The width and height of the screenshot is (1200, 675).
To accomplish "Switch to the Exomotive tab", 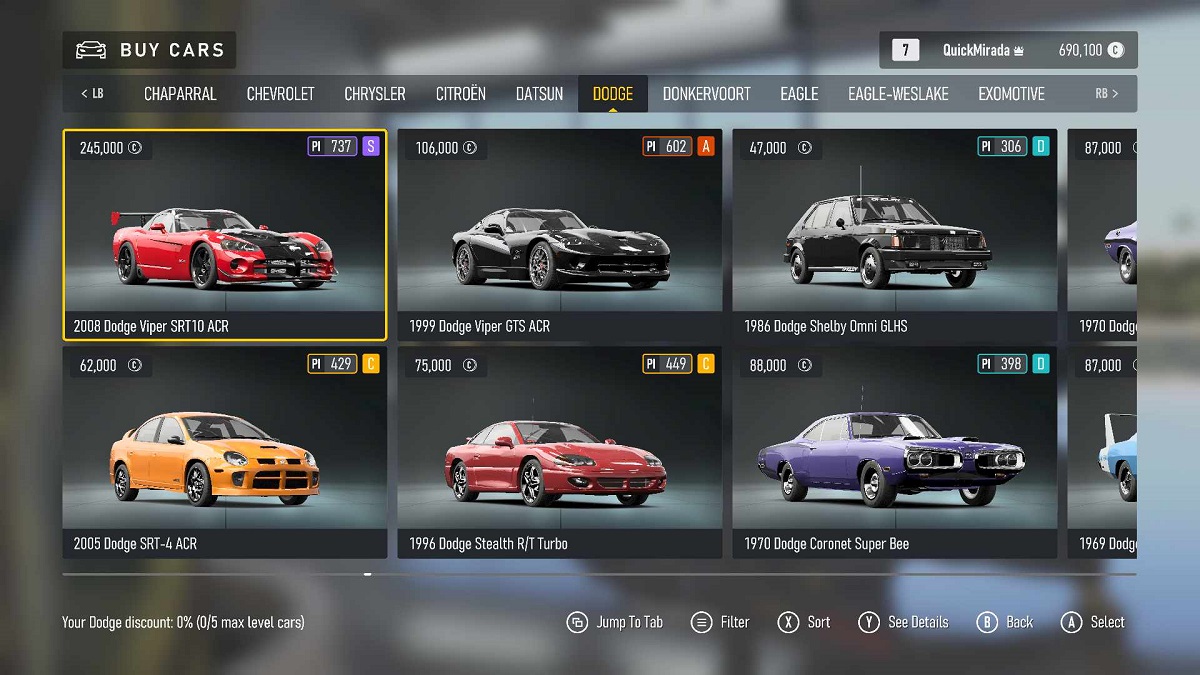I will (x=1011, y=94).
